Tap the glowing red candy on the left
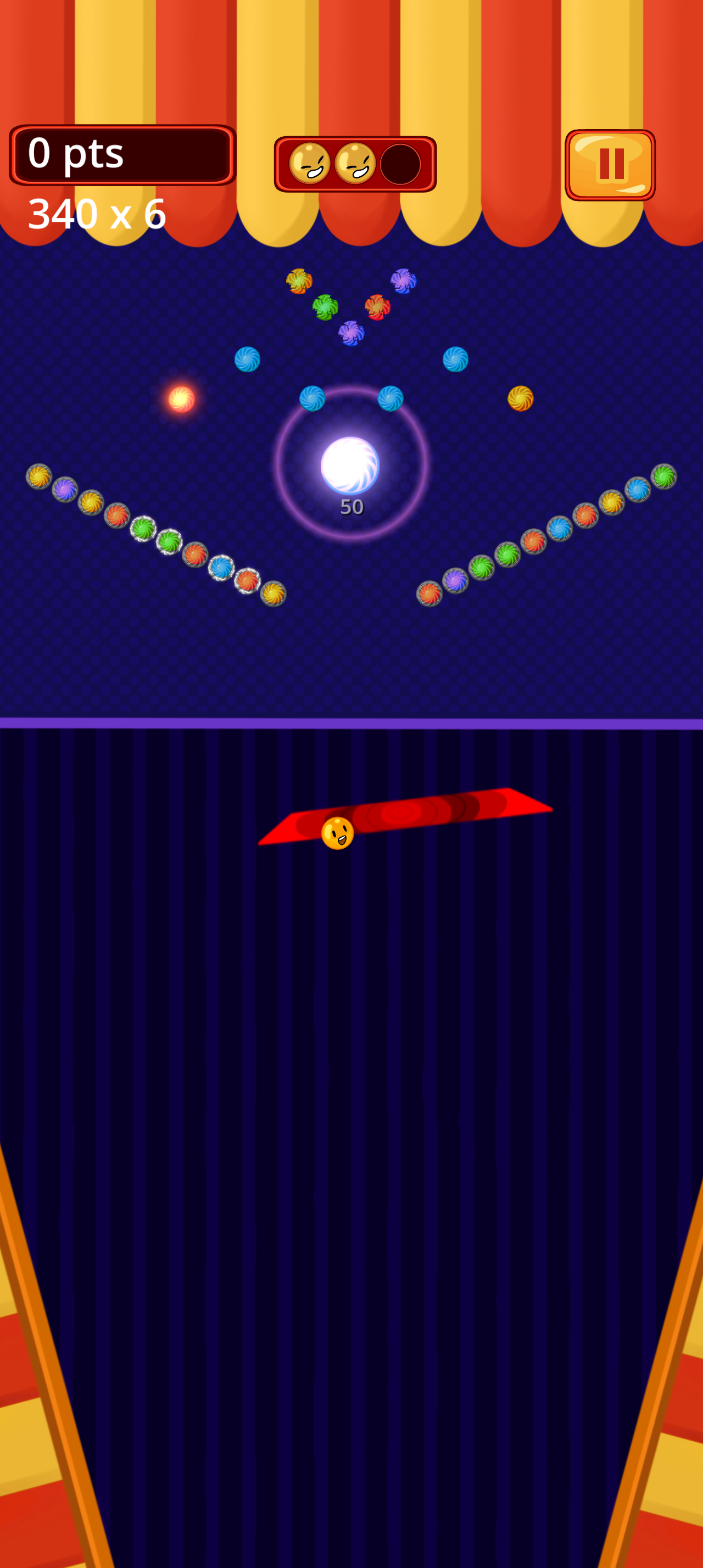The width and height of the screenshot is (703, 1568). tap(181, 400)
